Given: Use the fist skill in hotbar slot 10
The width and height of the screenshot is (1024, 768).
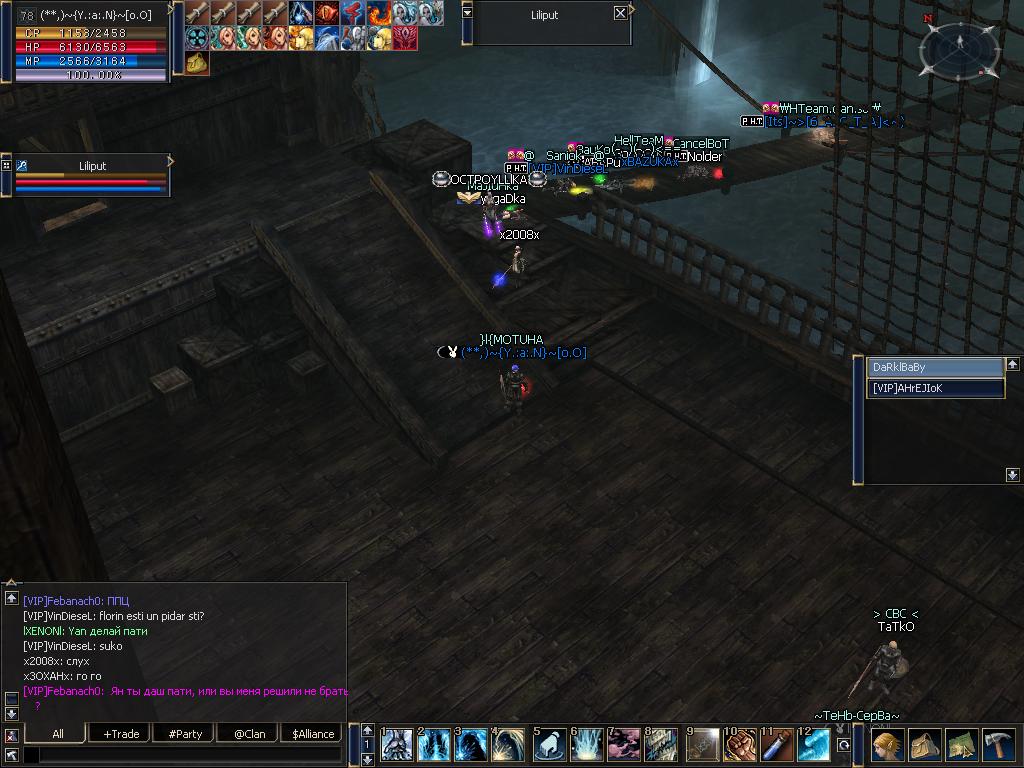Looking at the screenshot, I should (739, 746).
